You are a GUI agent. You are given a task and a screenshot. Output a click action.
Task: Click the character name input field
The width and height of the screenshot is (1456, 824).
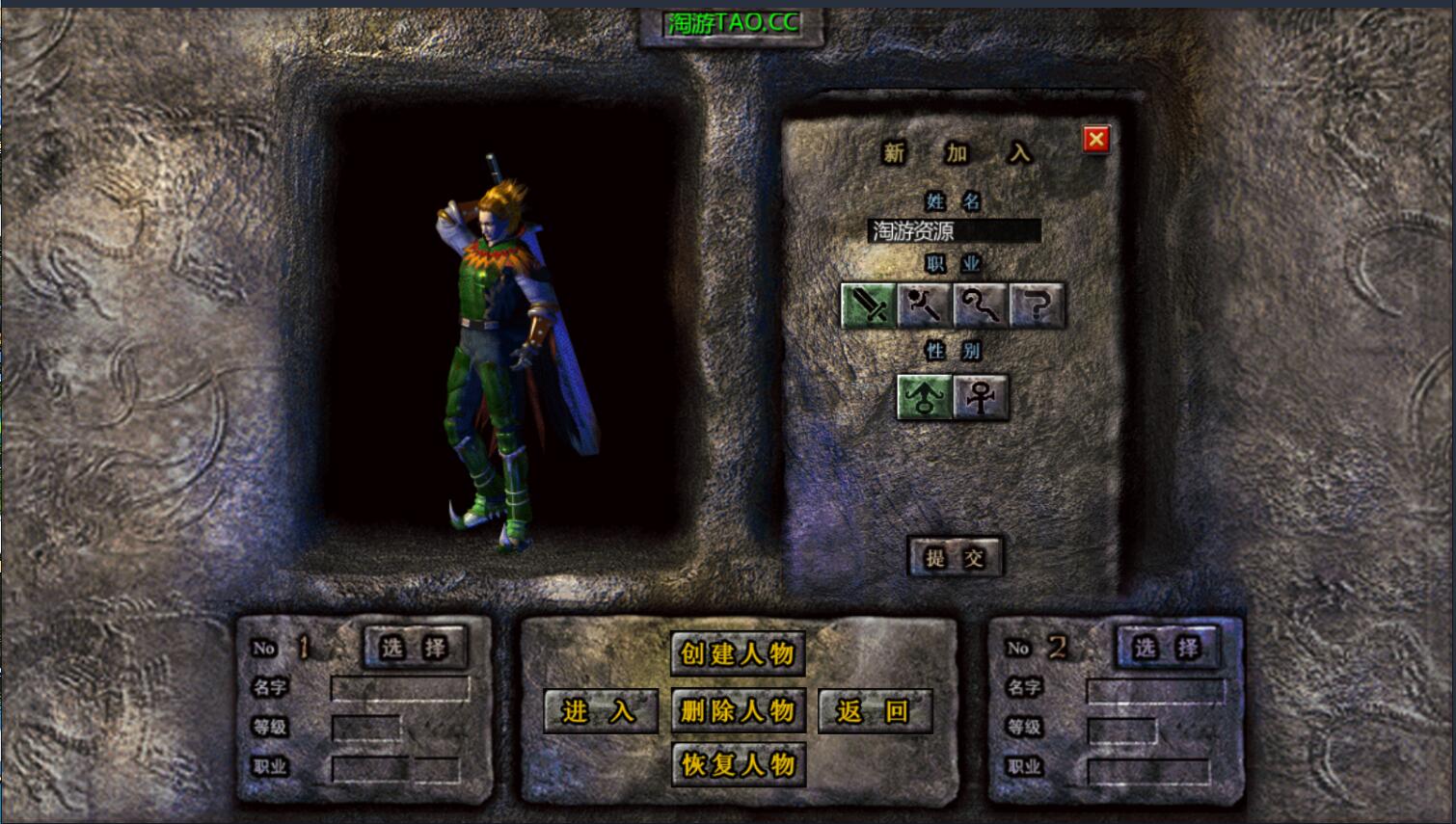[x=954, y=231]
